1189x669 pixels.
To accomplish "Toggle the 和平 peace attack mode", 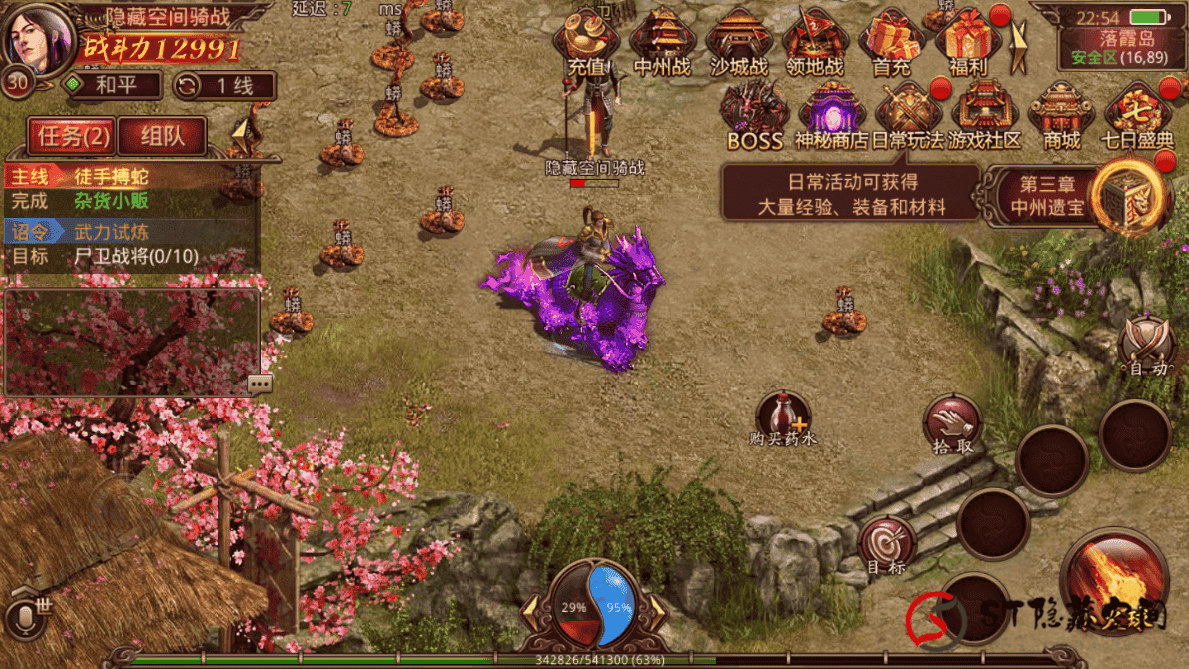I will [112, 85].
